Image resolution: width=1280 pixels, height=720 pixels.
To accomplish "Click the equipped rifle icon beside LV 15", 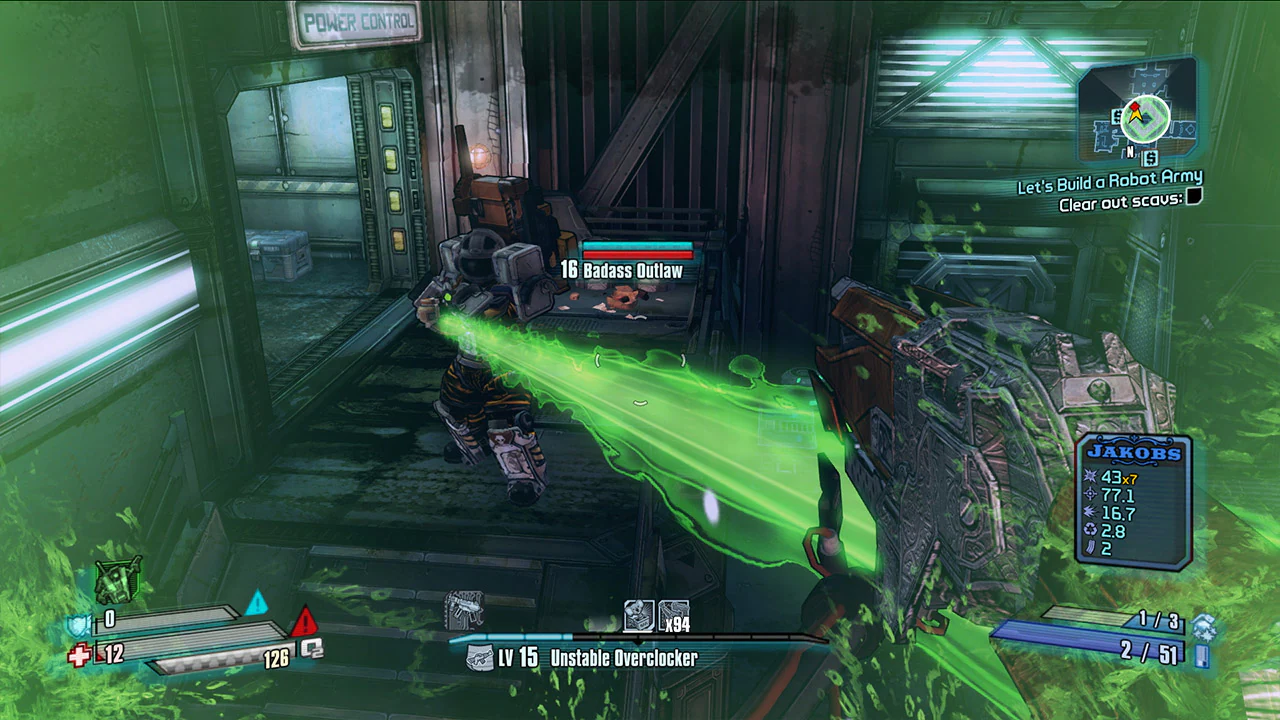I will click(x=480, y=657).
